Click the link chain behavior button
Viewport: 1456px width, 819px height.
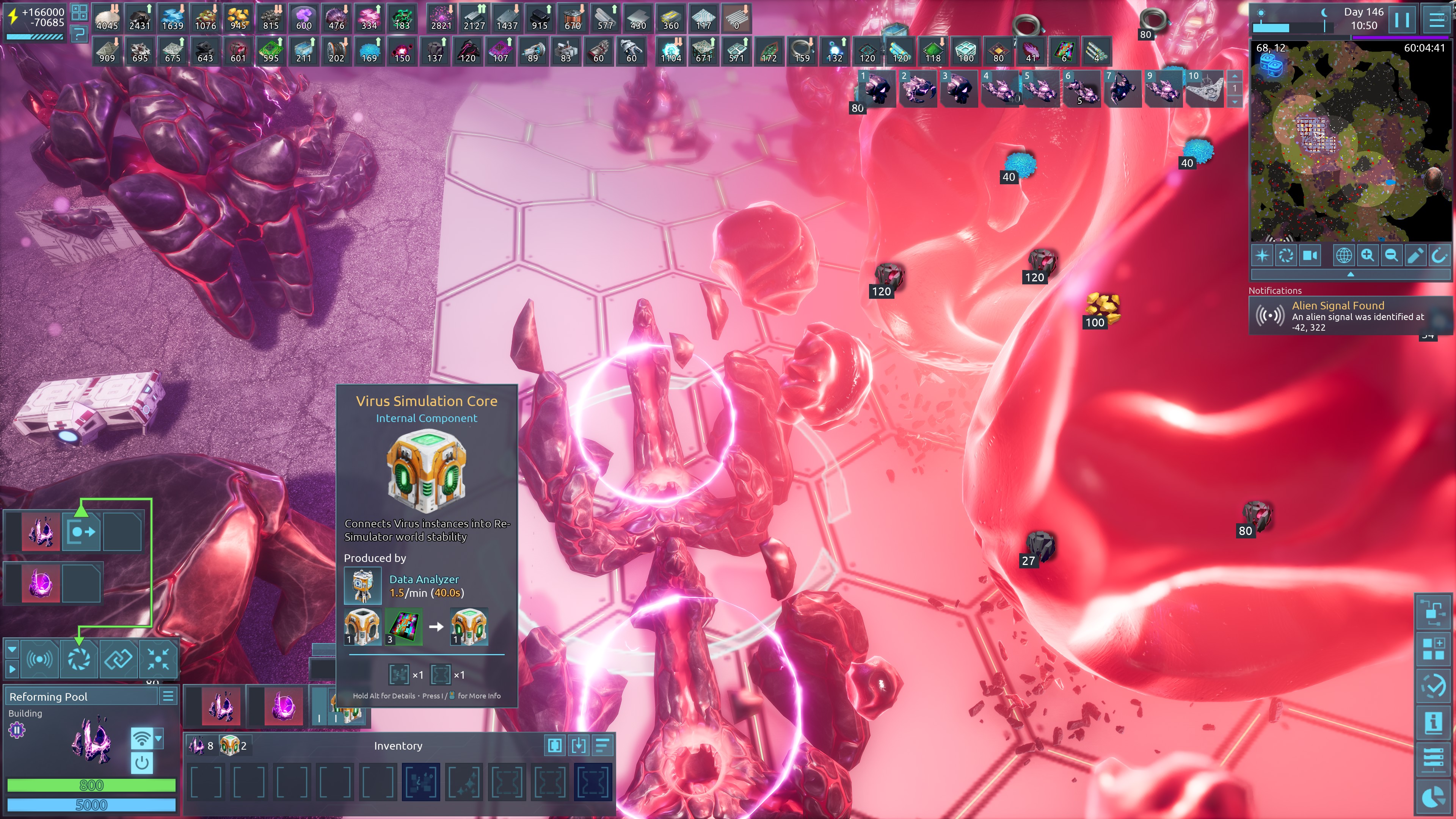click(118, 659)
